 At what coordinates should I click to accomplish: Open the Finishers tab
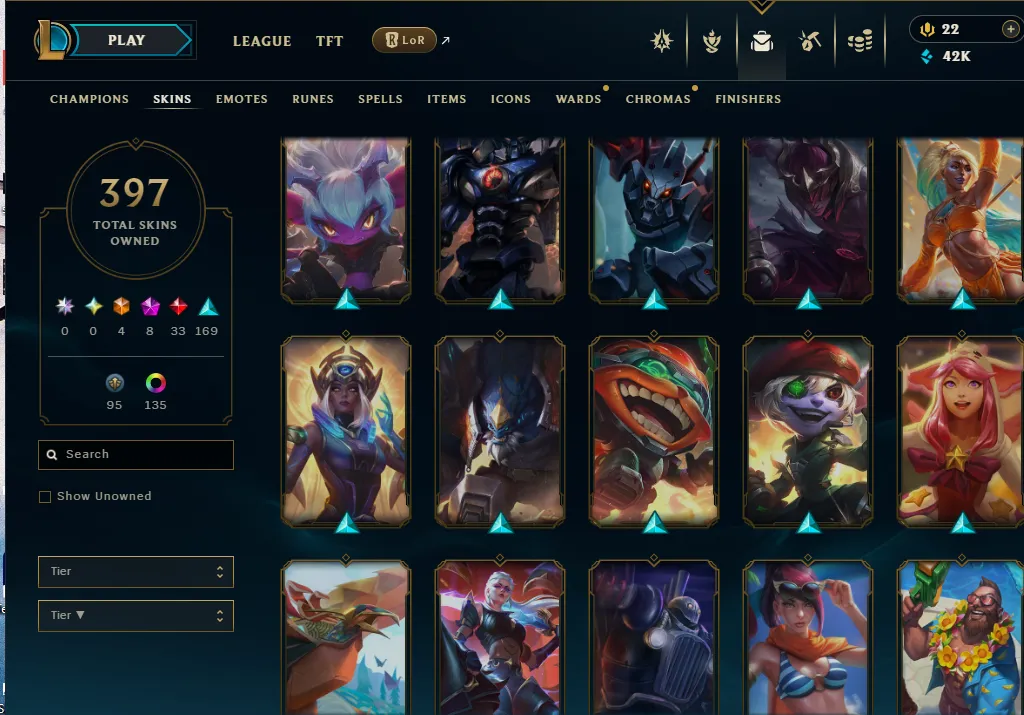748,99
